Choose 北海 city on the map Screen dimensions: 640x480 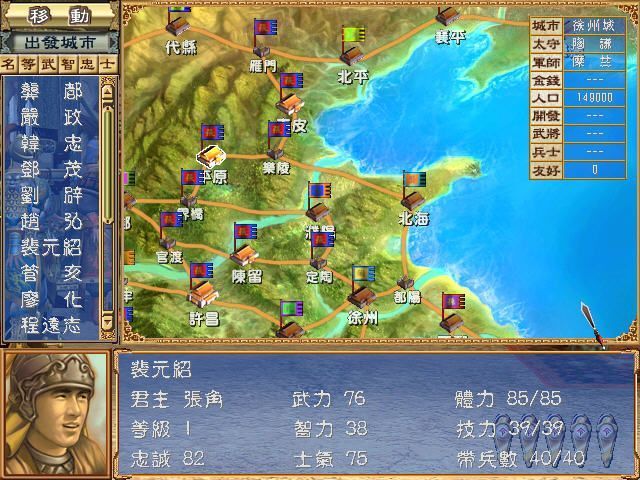[x=413, y=198]
